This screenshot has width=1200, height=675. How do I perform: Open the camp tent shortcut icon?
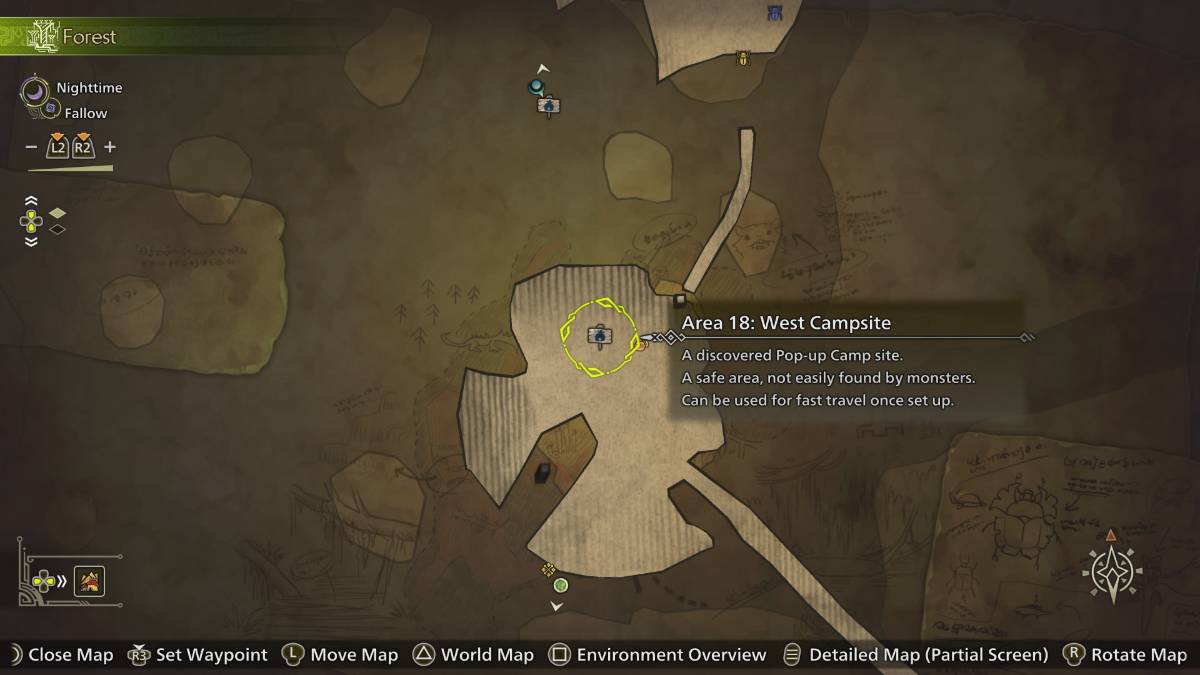(x=90, y=580)
